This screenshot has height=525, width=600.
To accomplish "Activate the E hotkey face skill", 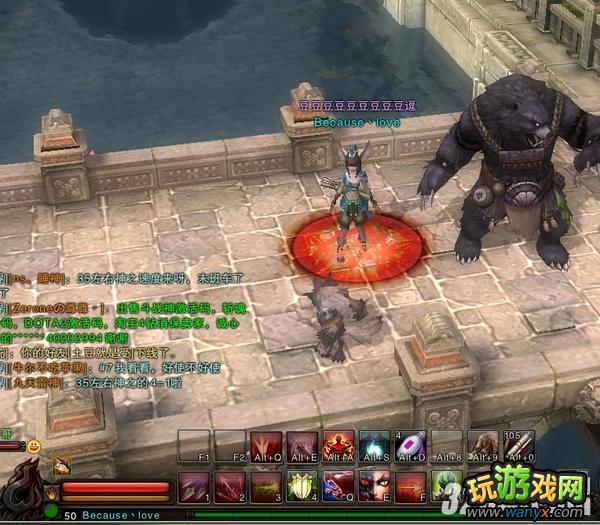I will coord(374,487).
